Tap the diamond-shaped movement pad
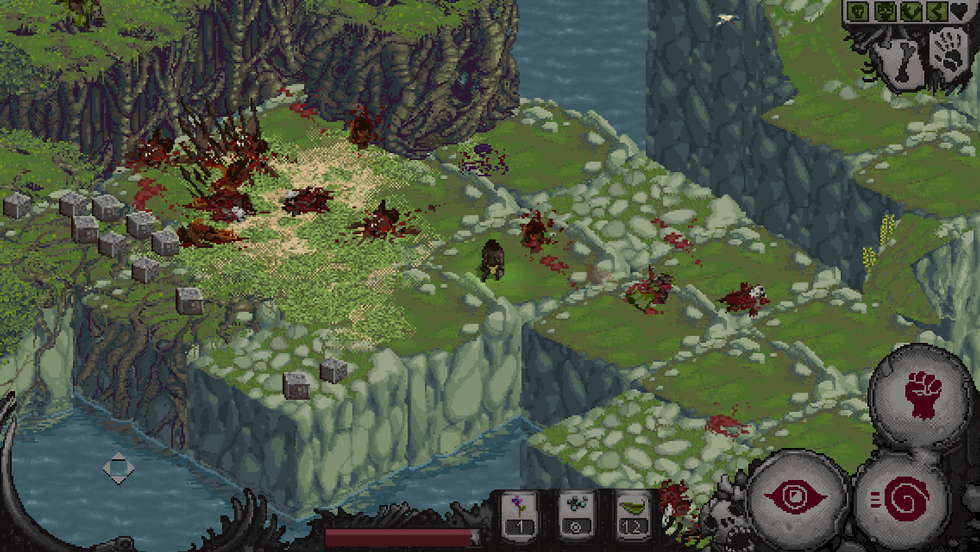The image size is (980, 552). pyautogui.click(x=118, y=468)
